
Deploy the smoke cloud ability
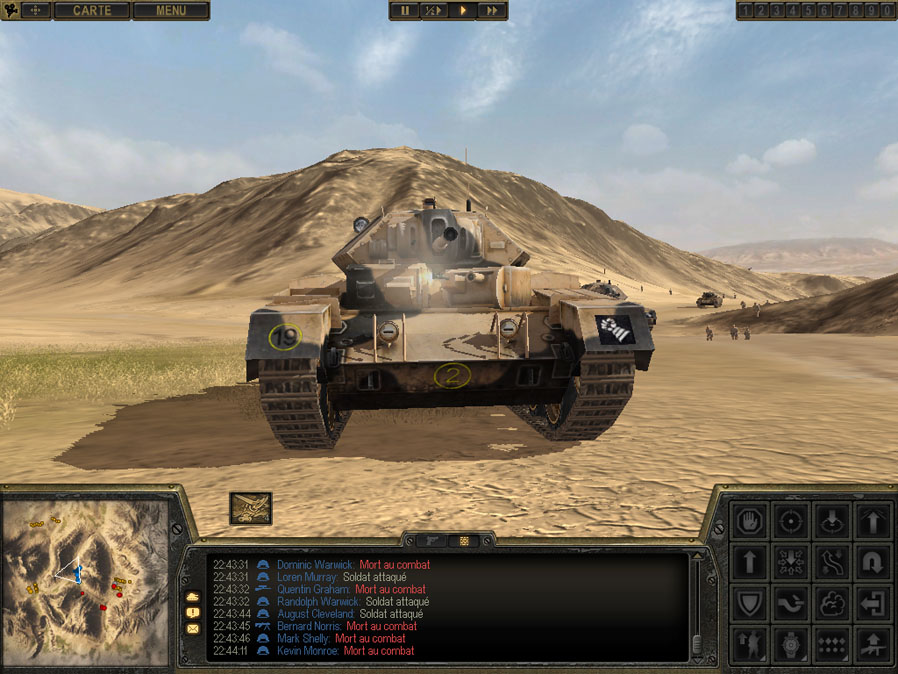point(832,604)
